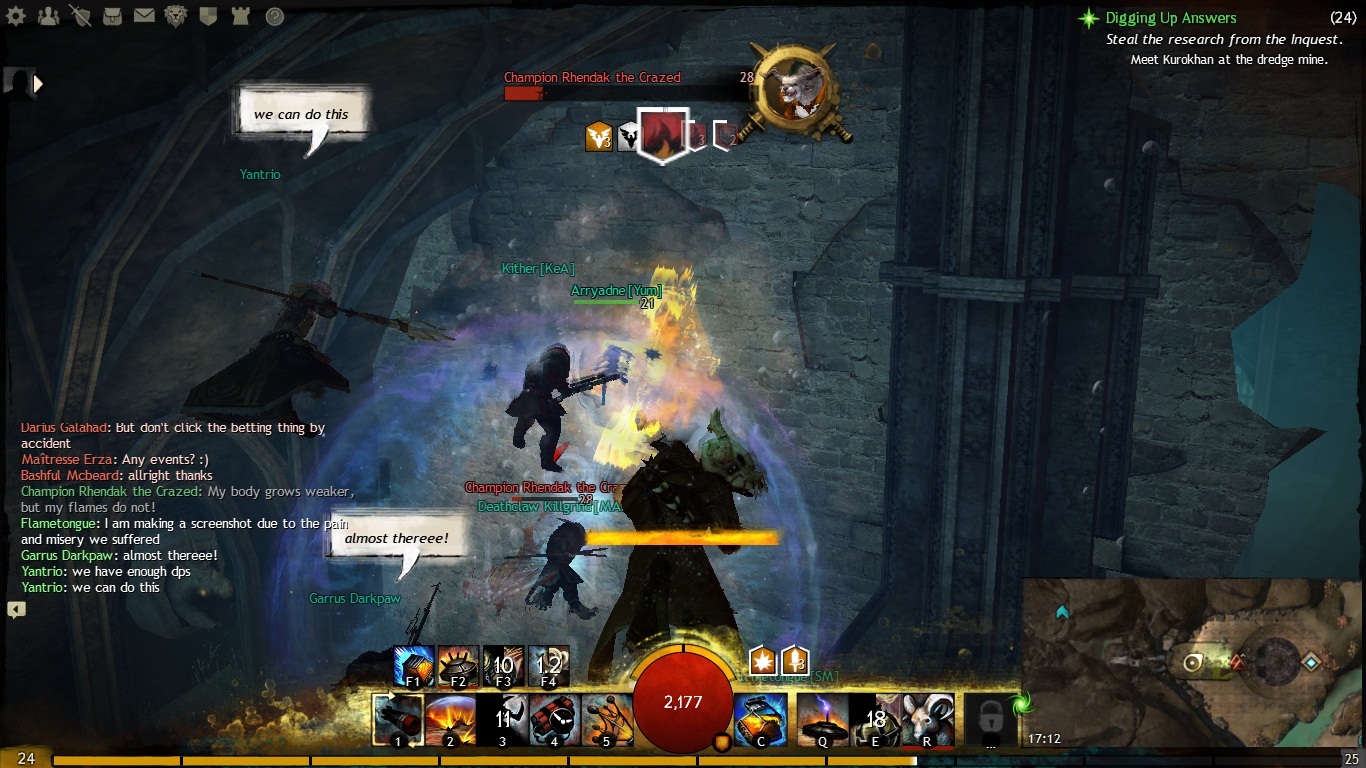Open the inventory bag icon
Image resolution: width=1366 pixels, height=768 pixels.
(x=112, y=16)
